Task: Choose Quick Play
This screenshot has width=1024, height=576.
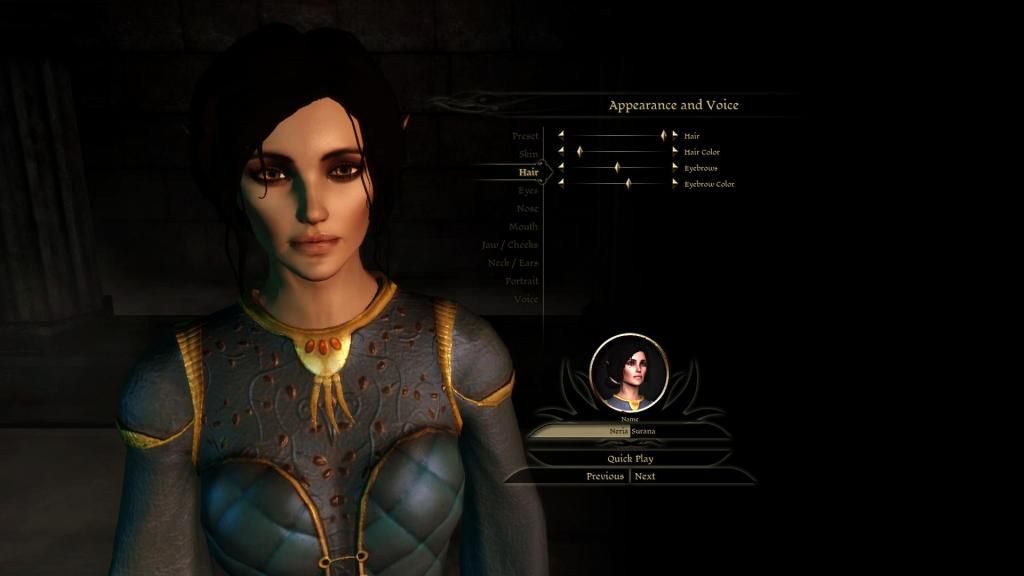Action: [x=630, y=459]
